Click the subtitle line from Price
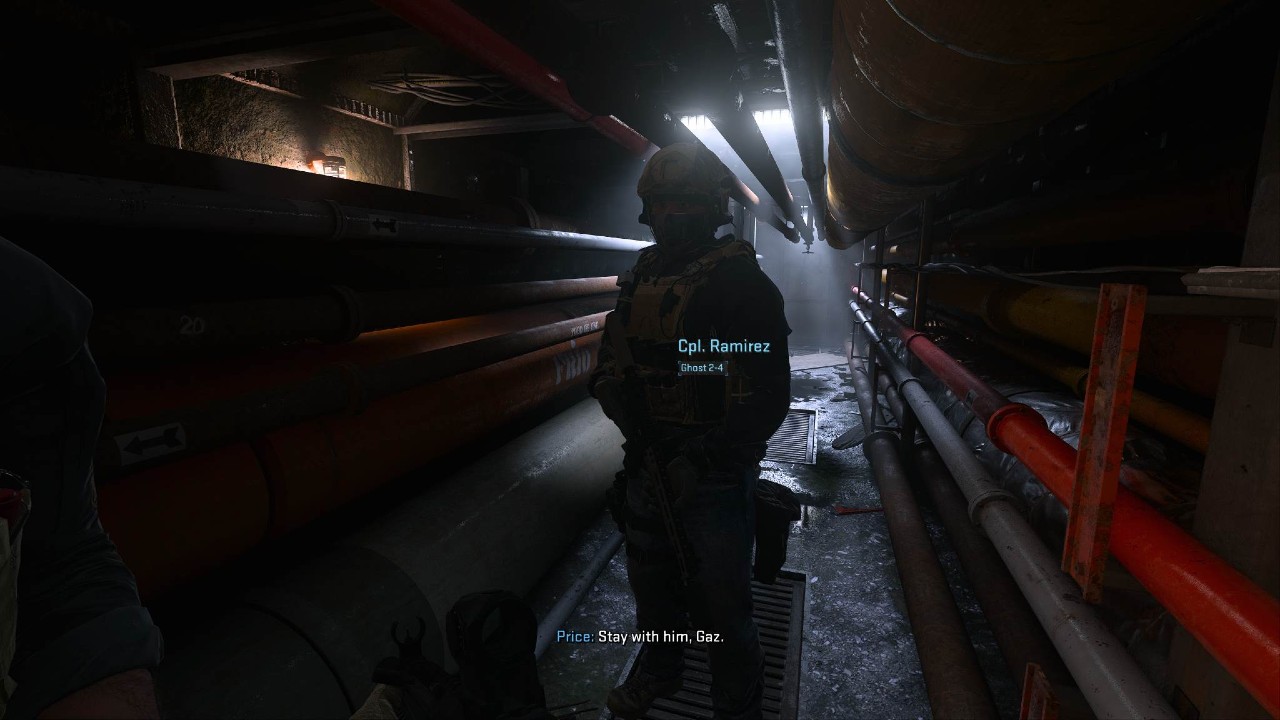Screen dimensions: 1280x720 [x=641, y=637]
